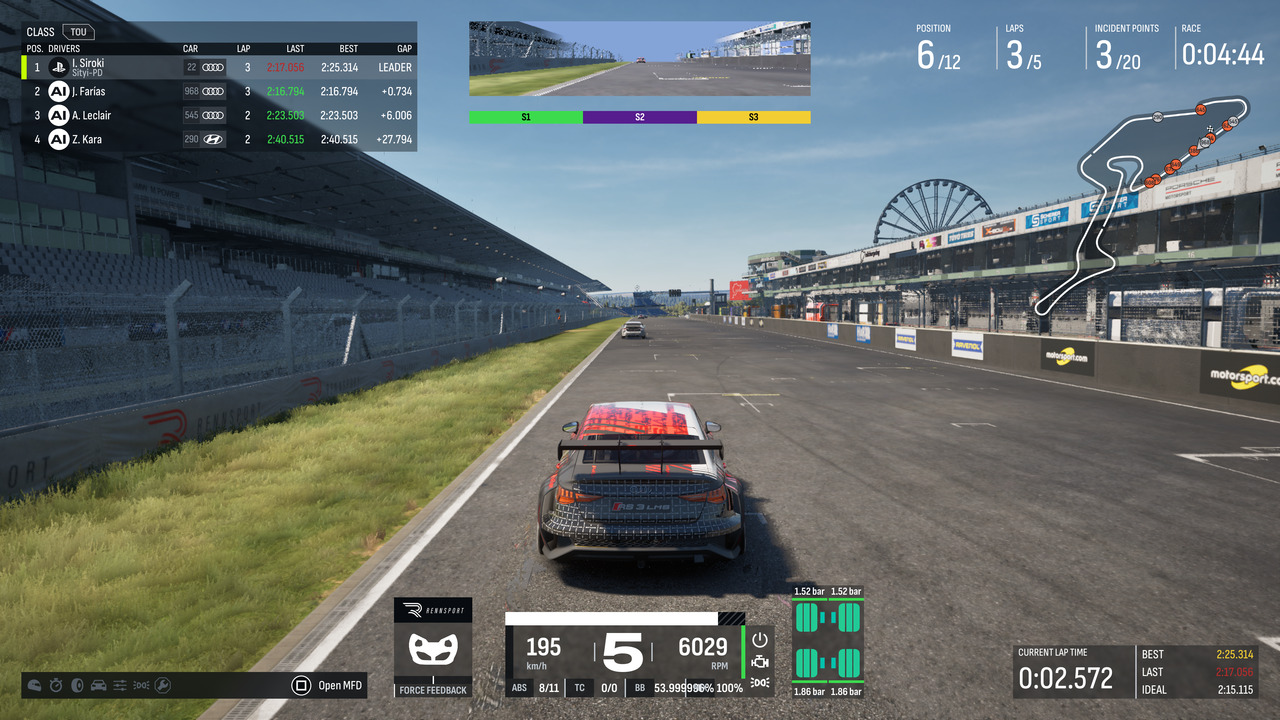
Task: Click the Open MFD label
Action: (x=340, y=685)
